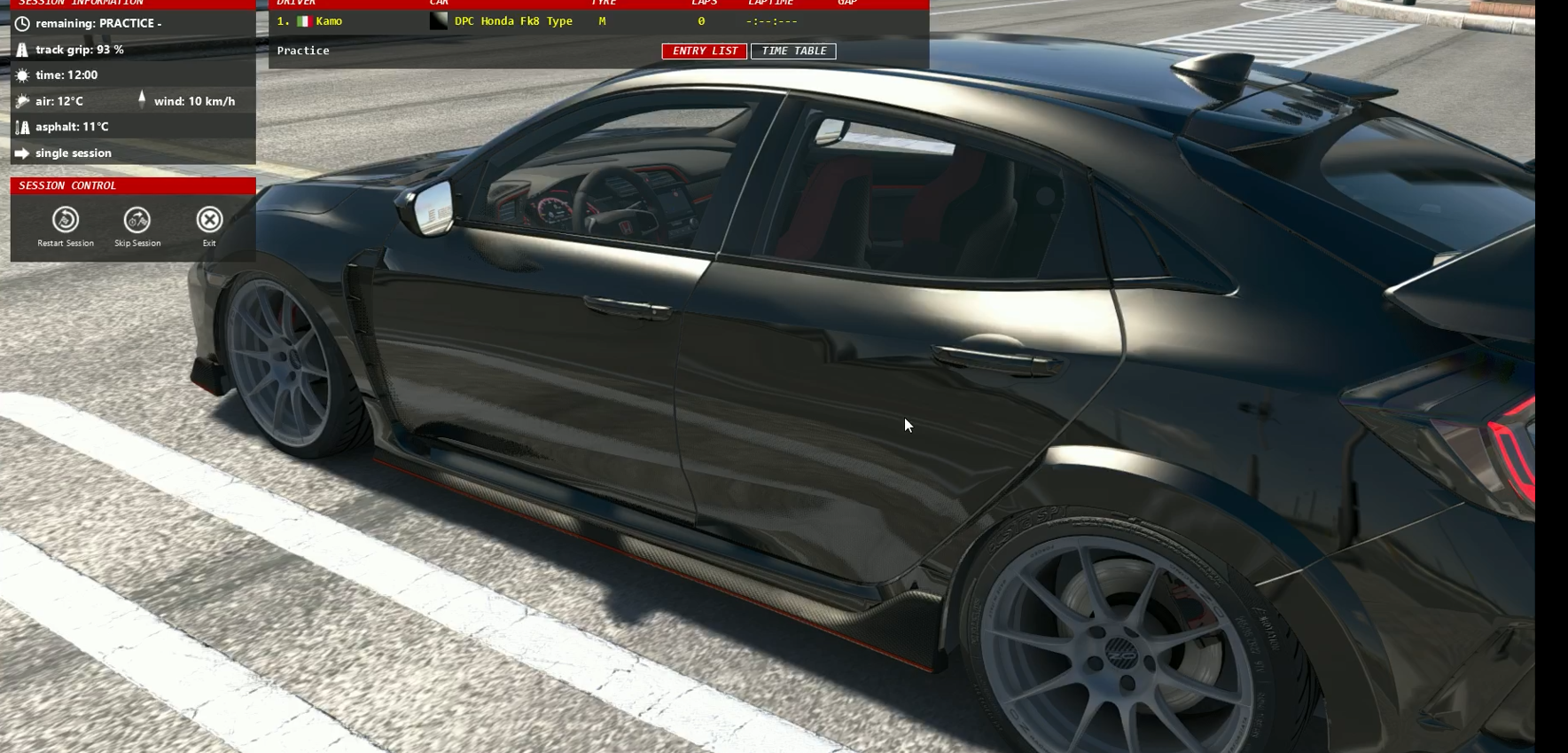Image resolution: width=1568 pixels, height=753 pixels.
Task: Click the asphalt thermometer icon
Action: tap(21, 127)
